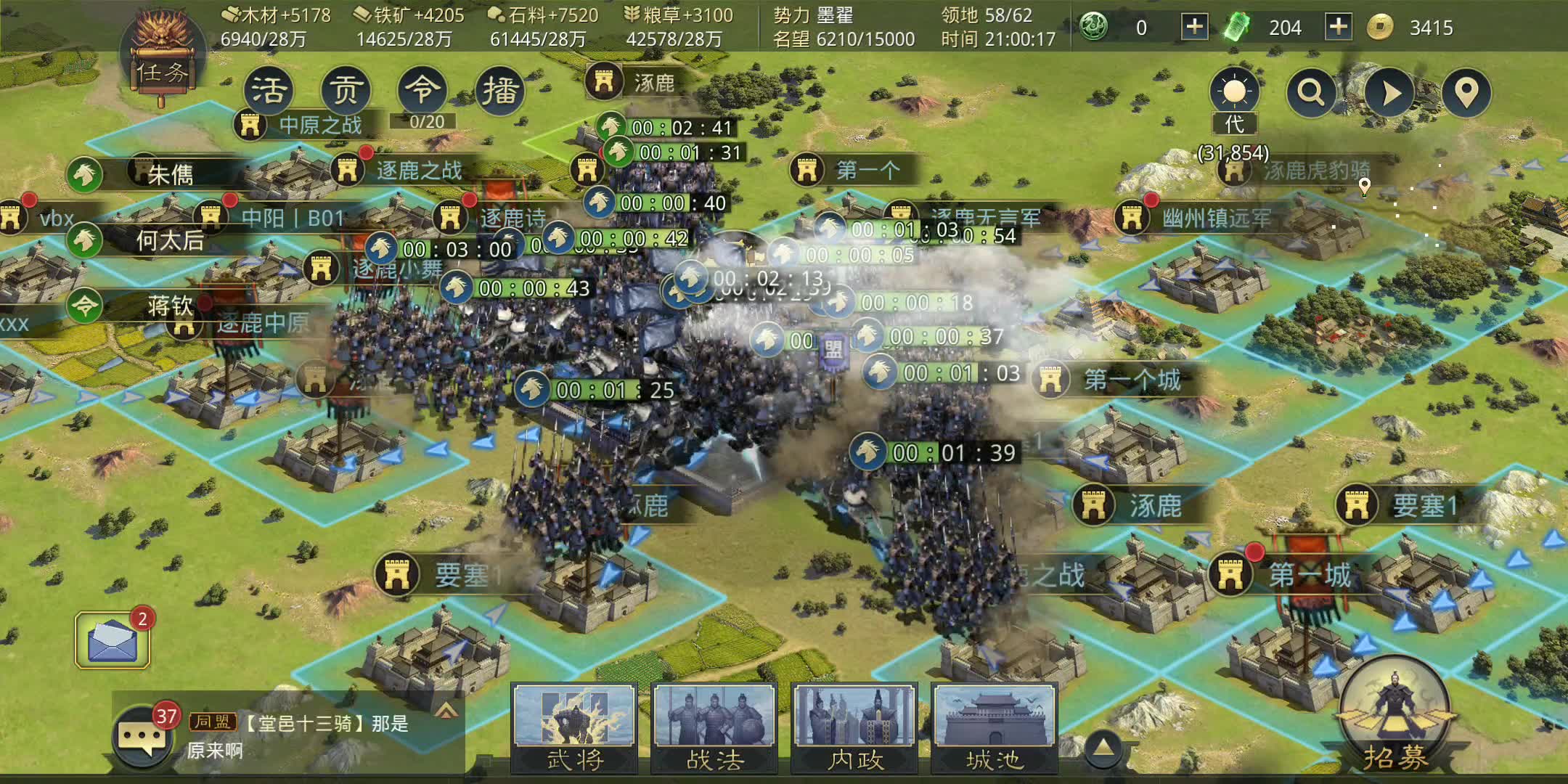Screen dimensions: 1568x784
Task: Open the 招募 recruit button
Action: point(1394,715)
